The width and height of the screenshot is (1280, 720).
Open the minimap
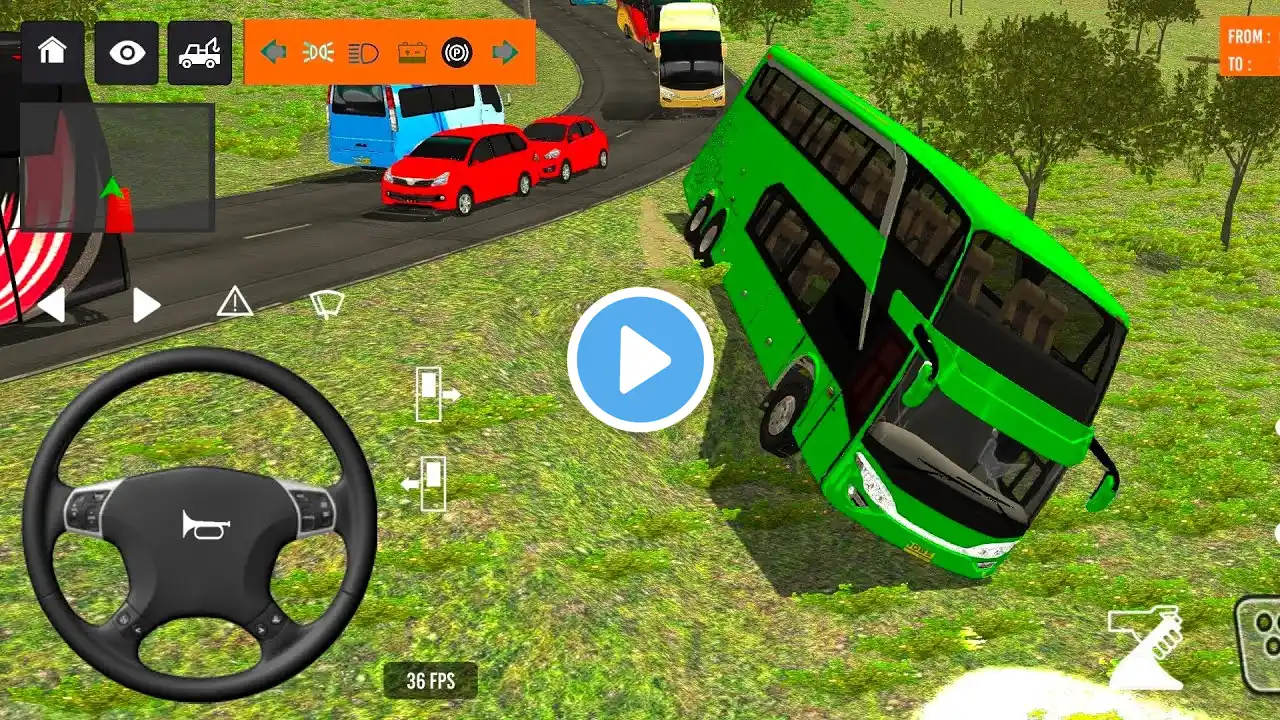pos(117,167)
